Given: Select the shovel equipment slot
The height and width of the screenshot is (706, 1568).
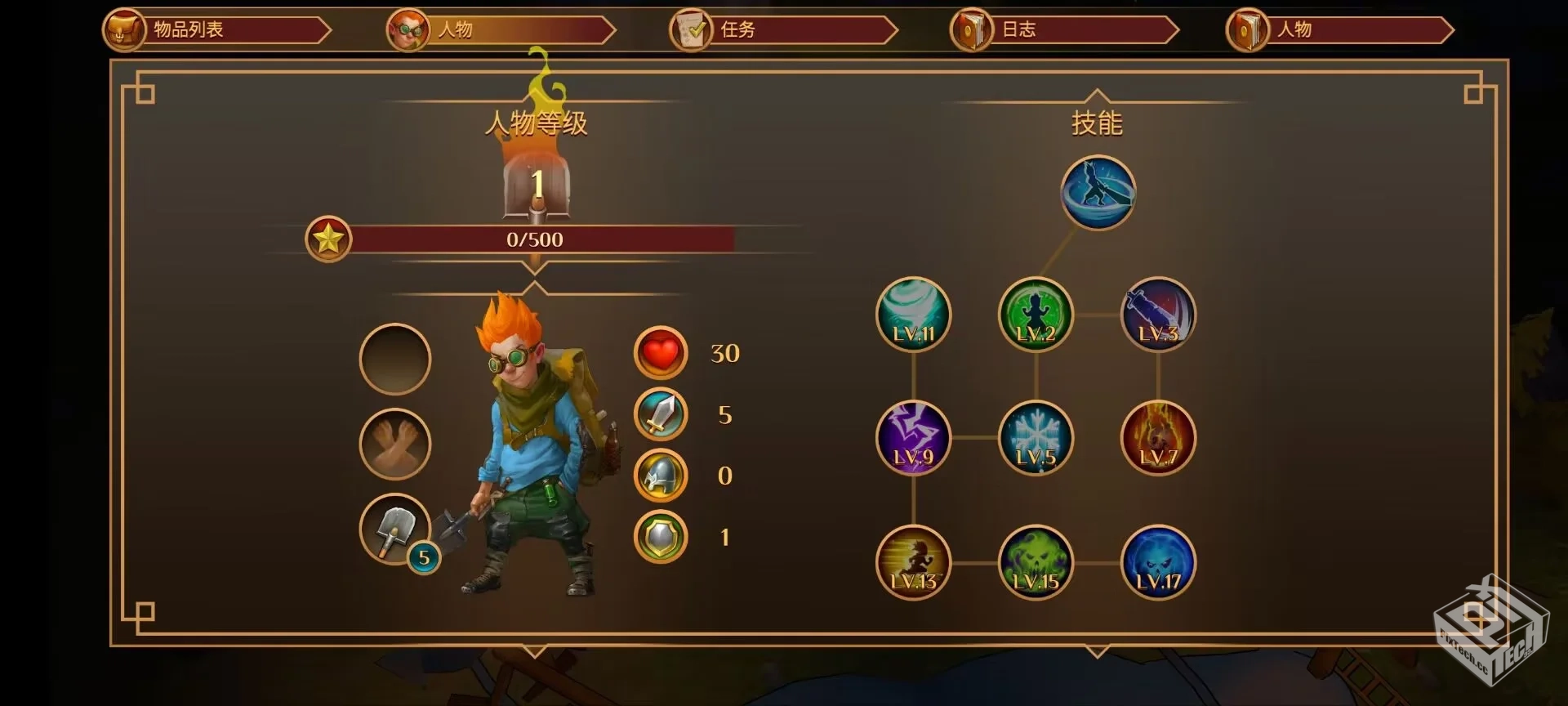Looking at the screenshot, I should pyautogui.click(x=395, y=529).
